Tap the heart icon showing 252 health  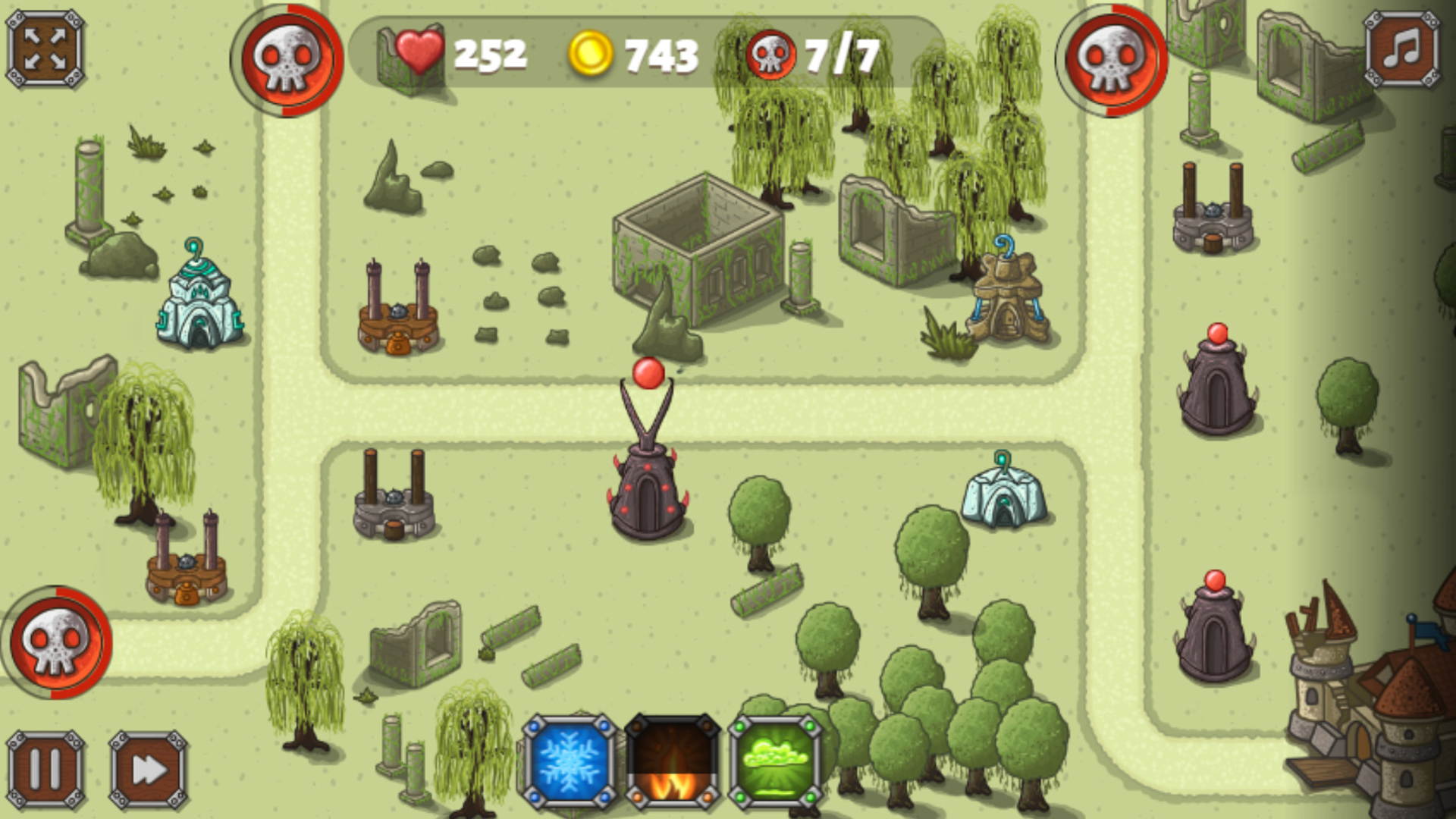click(419, 52)
